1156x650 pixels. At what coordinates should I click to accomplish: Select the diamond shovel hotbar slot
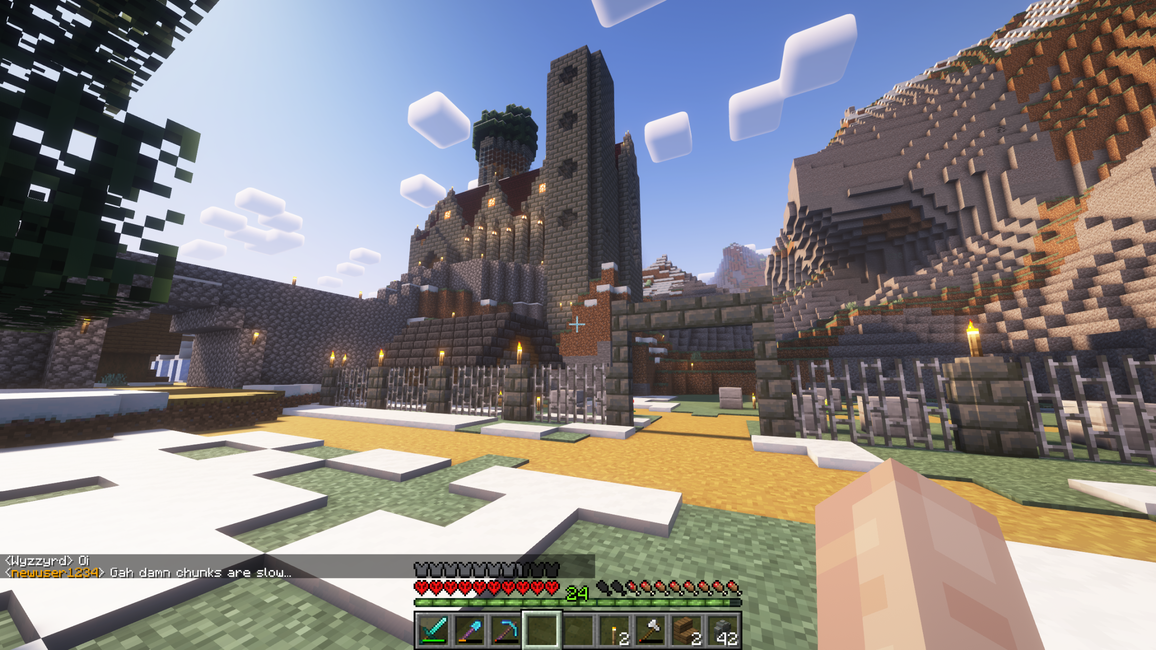[x=469, y=630]
